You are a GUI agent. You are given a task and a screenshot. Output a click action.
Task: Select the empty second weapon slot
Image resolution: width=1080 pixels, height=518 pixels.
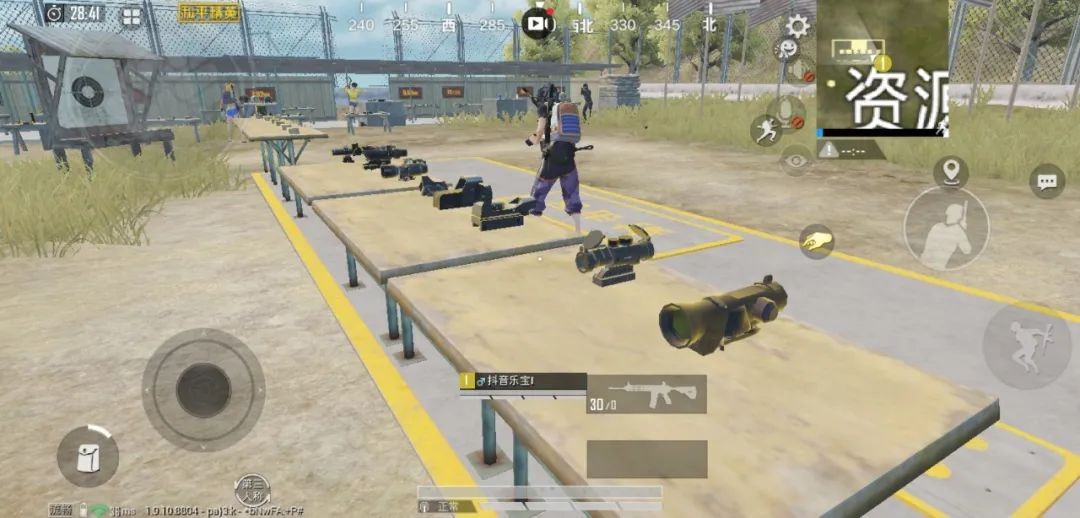coord(646,459)
